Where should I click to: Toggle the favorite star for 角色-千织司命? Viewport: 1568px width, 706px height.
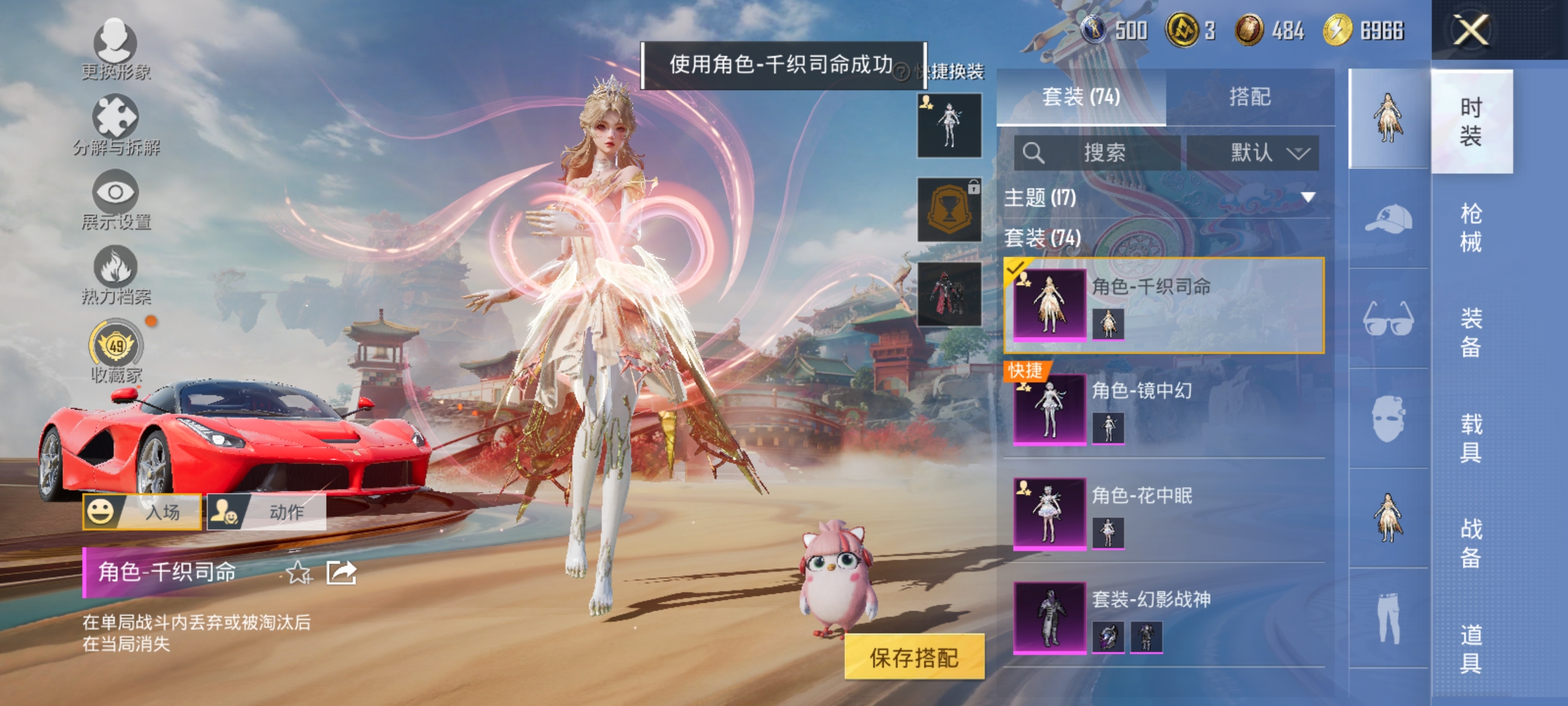[298, 573]
